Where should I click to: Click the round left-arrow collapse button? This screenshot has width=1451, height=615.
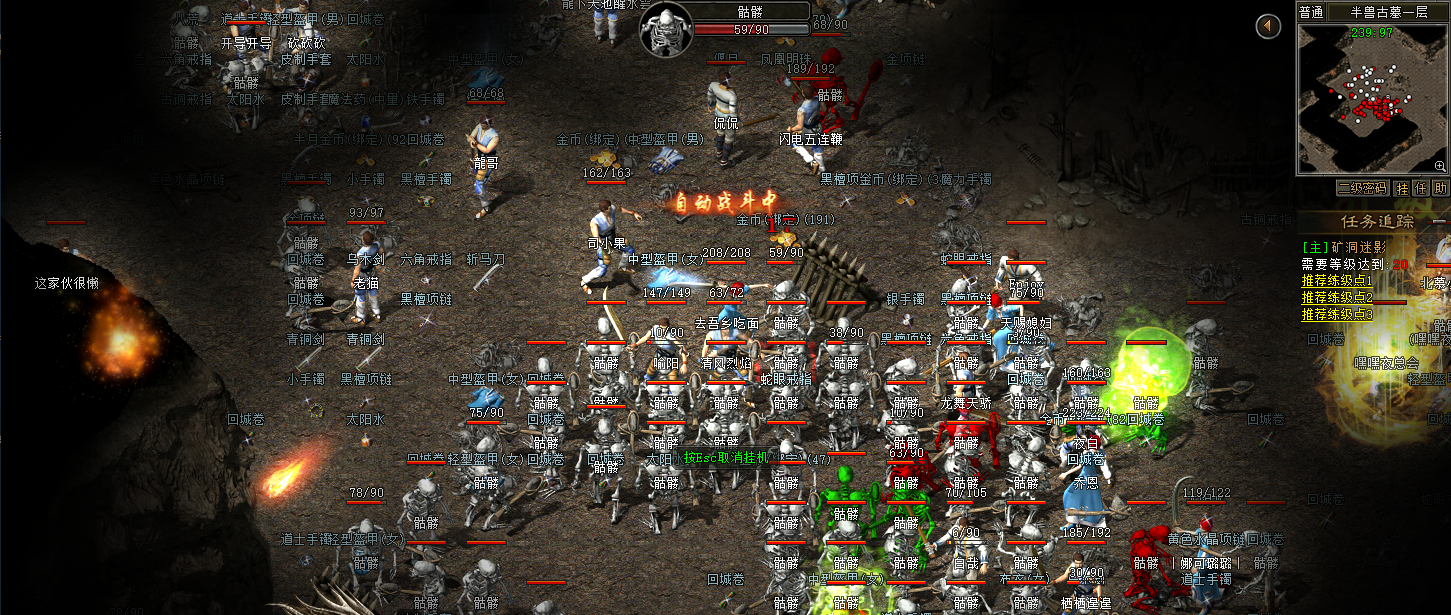click(x=1268, y=26)
